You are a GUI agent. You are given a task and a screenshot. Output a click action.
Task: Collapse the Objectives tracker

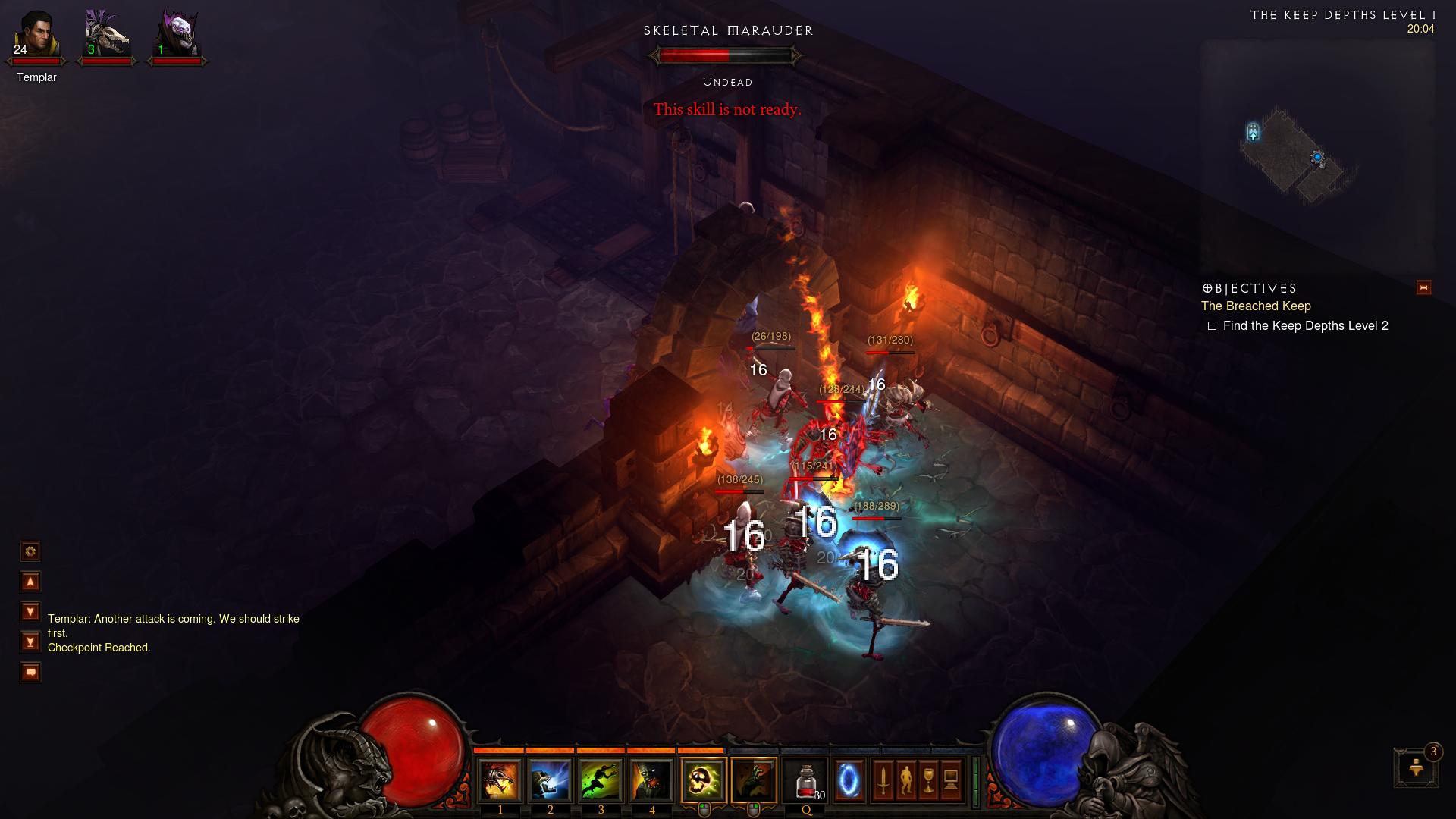point(1423,287)
